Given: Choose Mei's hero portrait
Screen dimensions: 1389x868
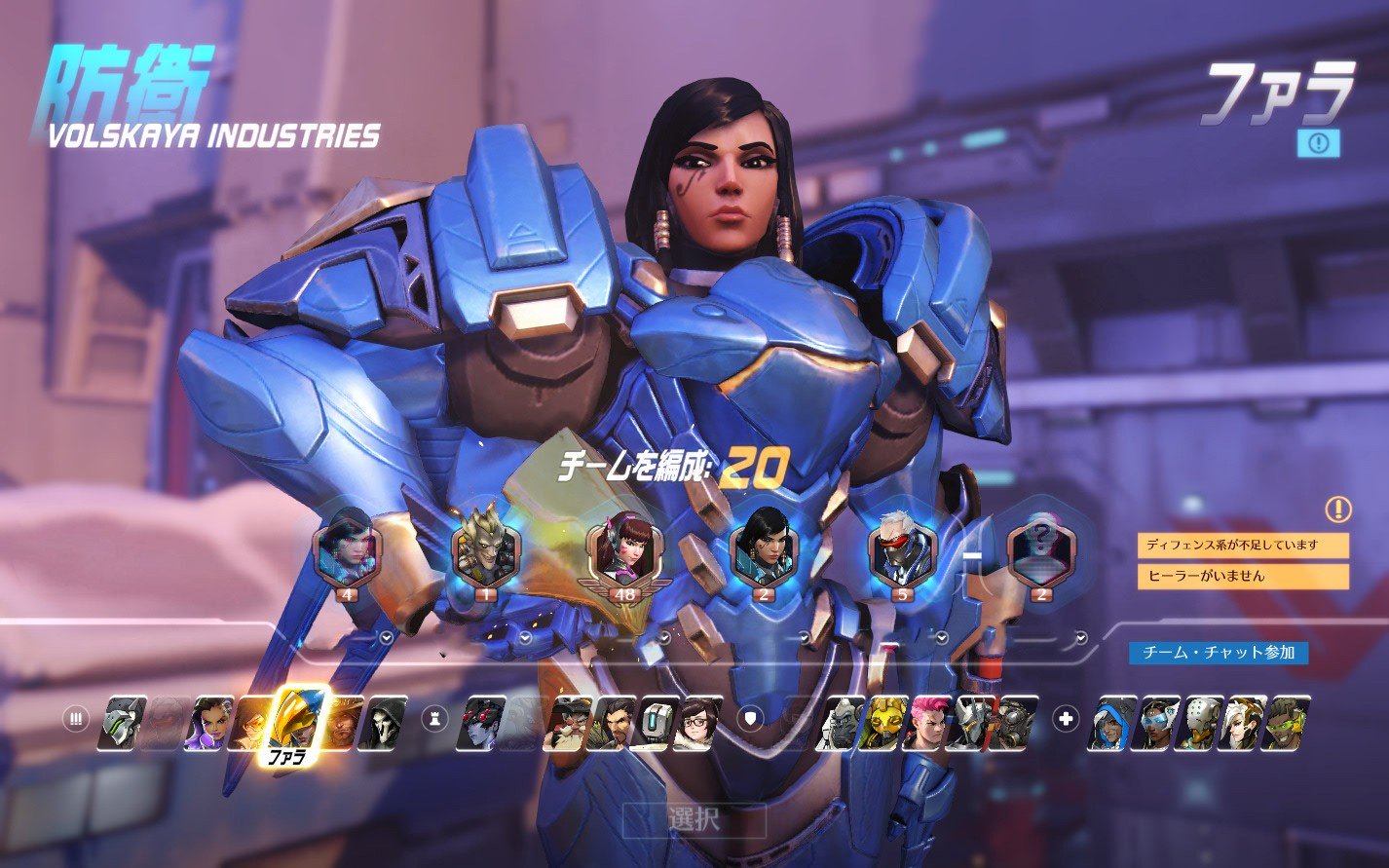Looking at the screenshot, I should click(697, 722).
